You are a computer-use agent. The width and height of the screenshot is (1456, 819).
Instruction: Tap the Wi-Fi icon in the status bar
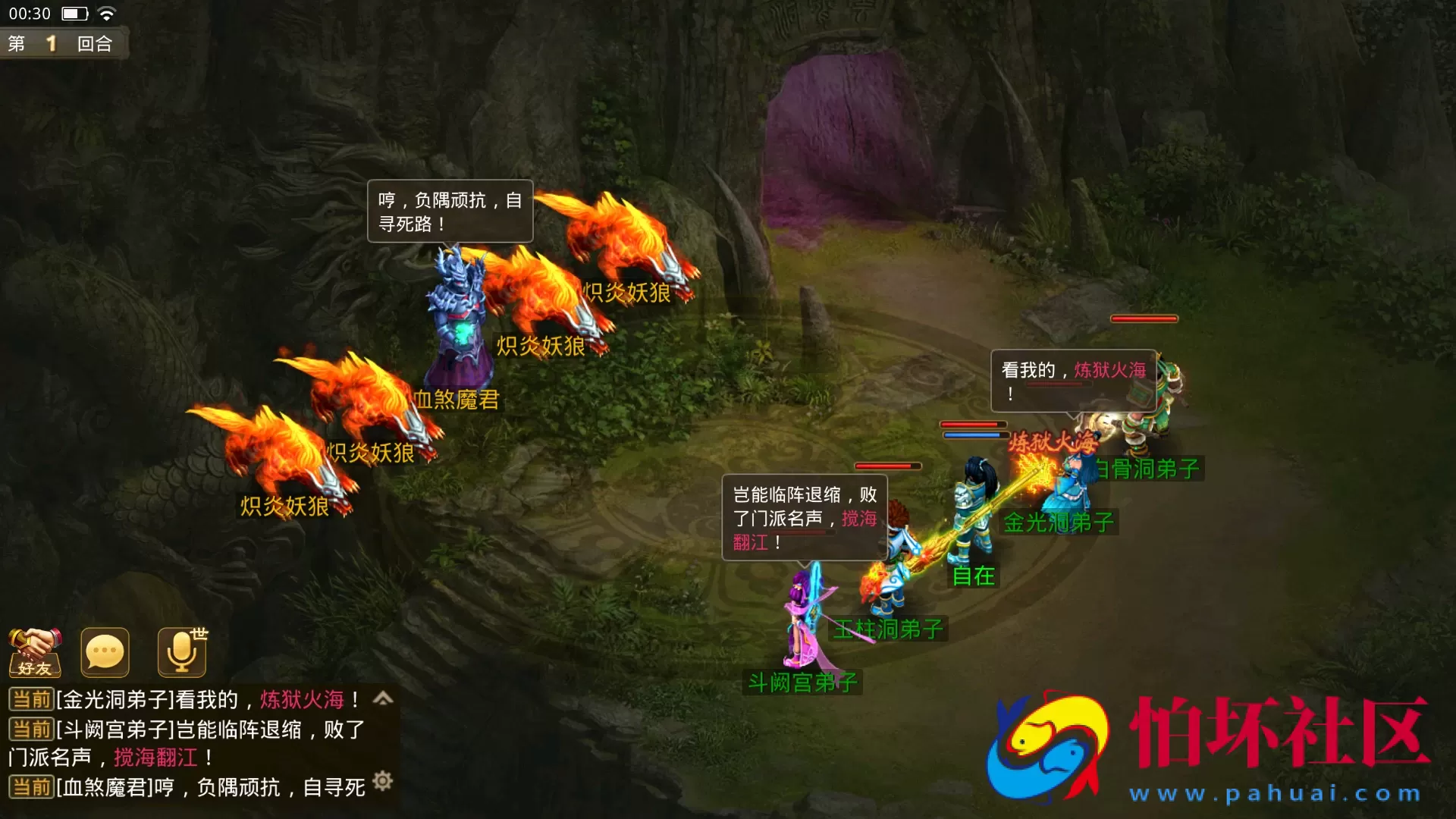pyautogui.click(x=106, y=12)
